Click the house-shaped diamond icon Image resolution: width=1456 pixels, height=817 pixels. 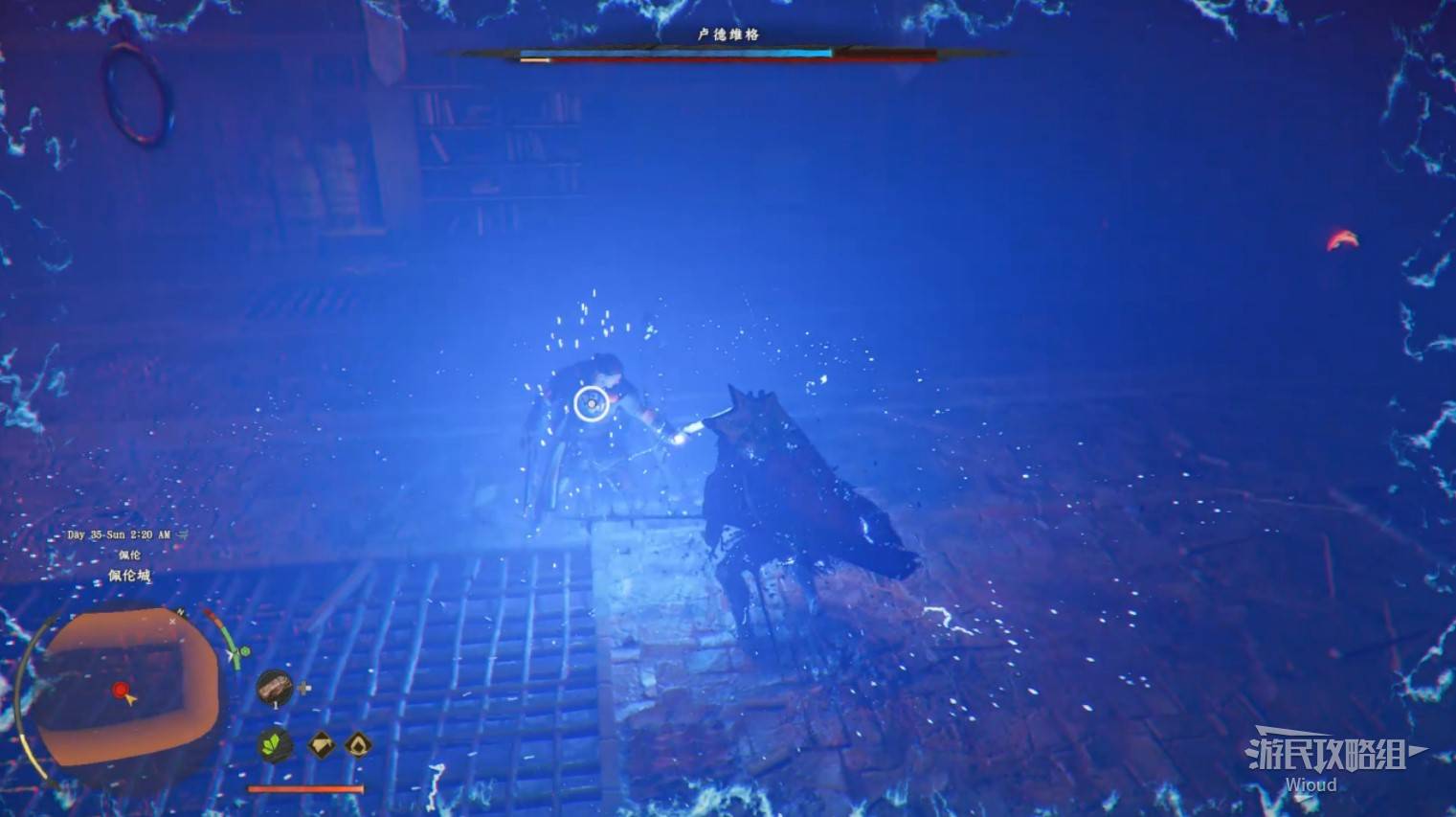[x=321, y=744]
